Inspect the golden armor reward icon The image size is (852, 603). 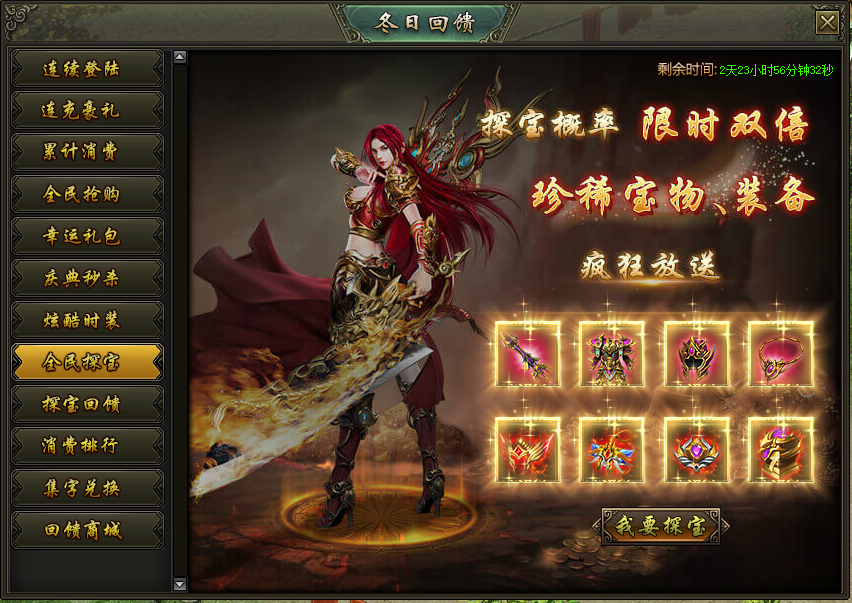click(x=612, y=354)
